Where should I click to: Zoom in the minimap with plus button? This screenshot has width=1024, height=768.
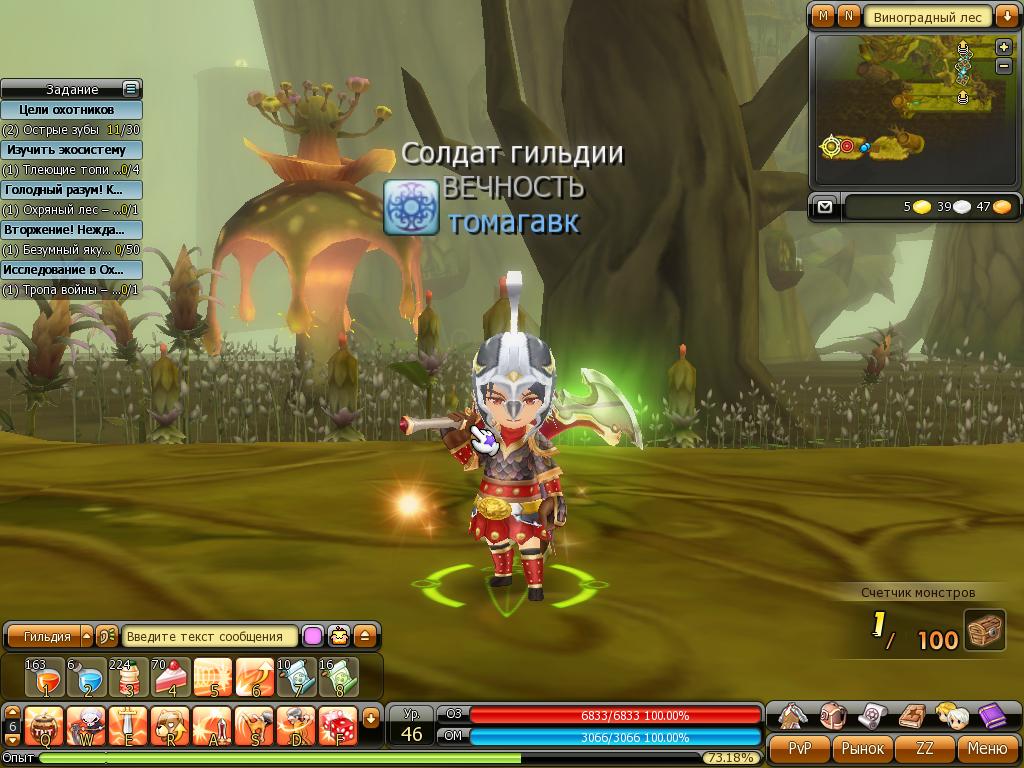1004,47
